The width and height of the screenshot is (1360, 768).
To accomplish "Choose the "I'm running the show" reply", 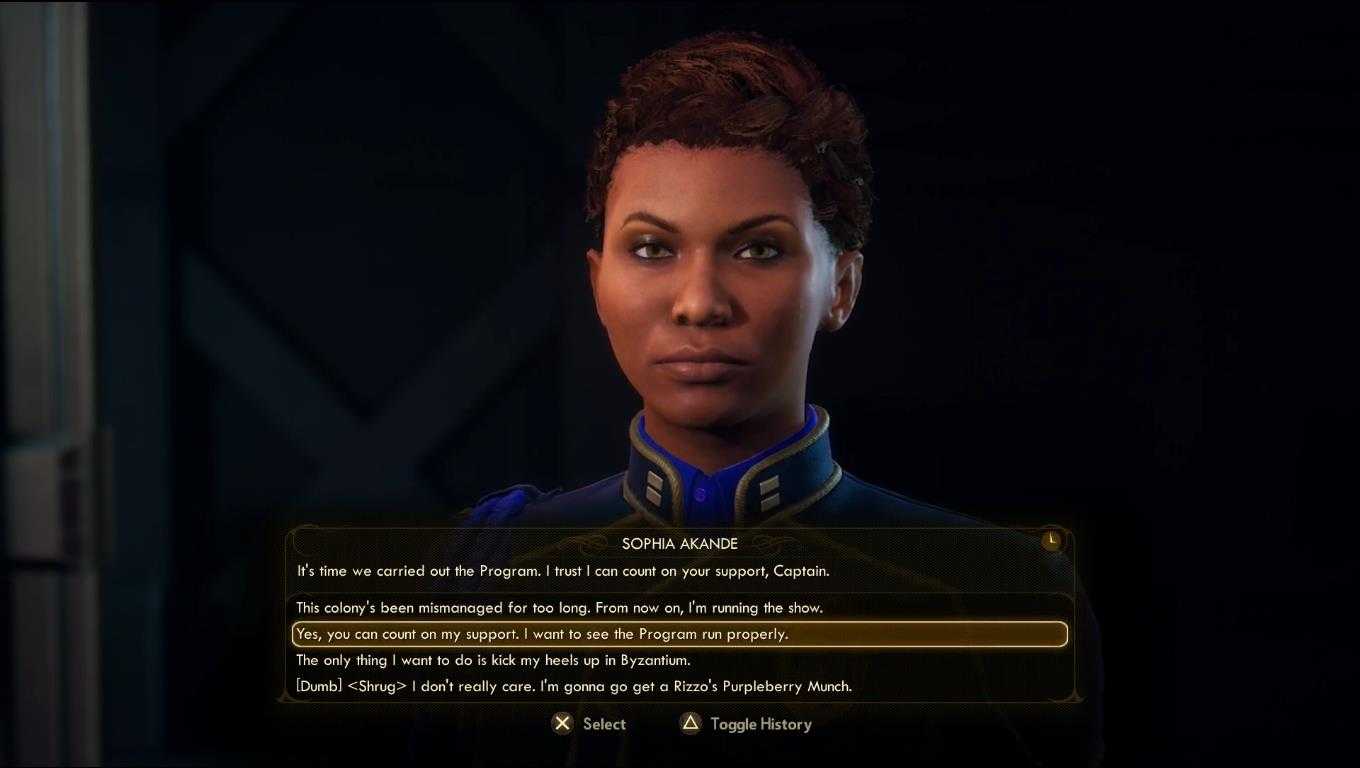I will coord(559,608).
